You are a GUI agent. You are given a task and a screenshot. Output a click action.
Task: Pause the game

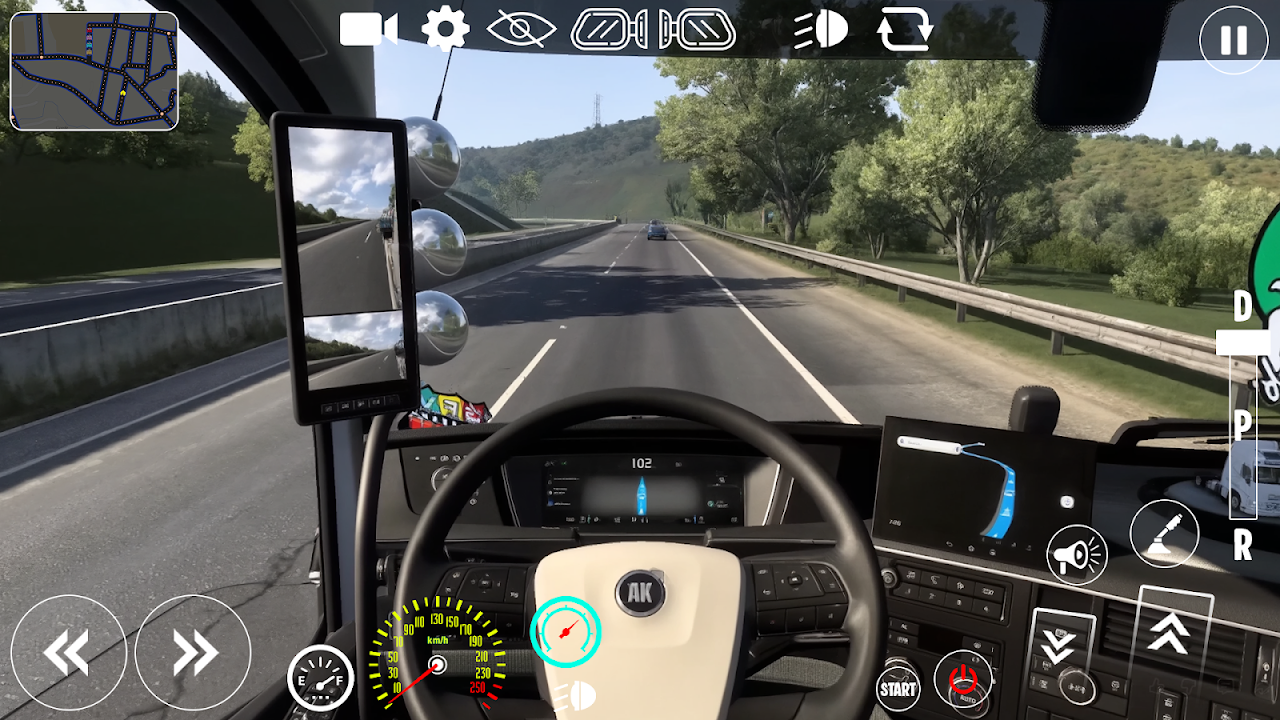1233,40
